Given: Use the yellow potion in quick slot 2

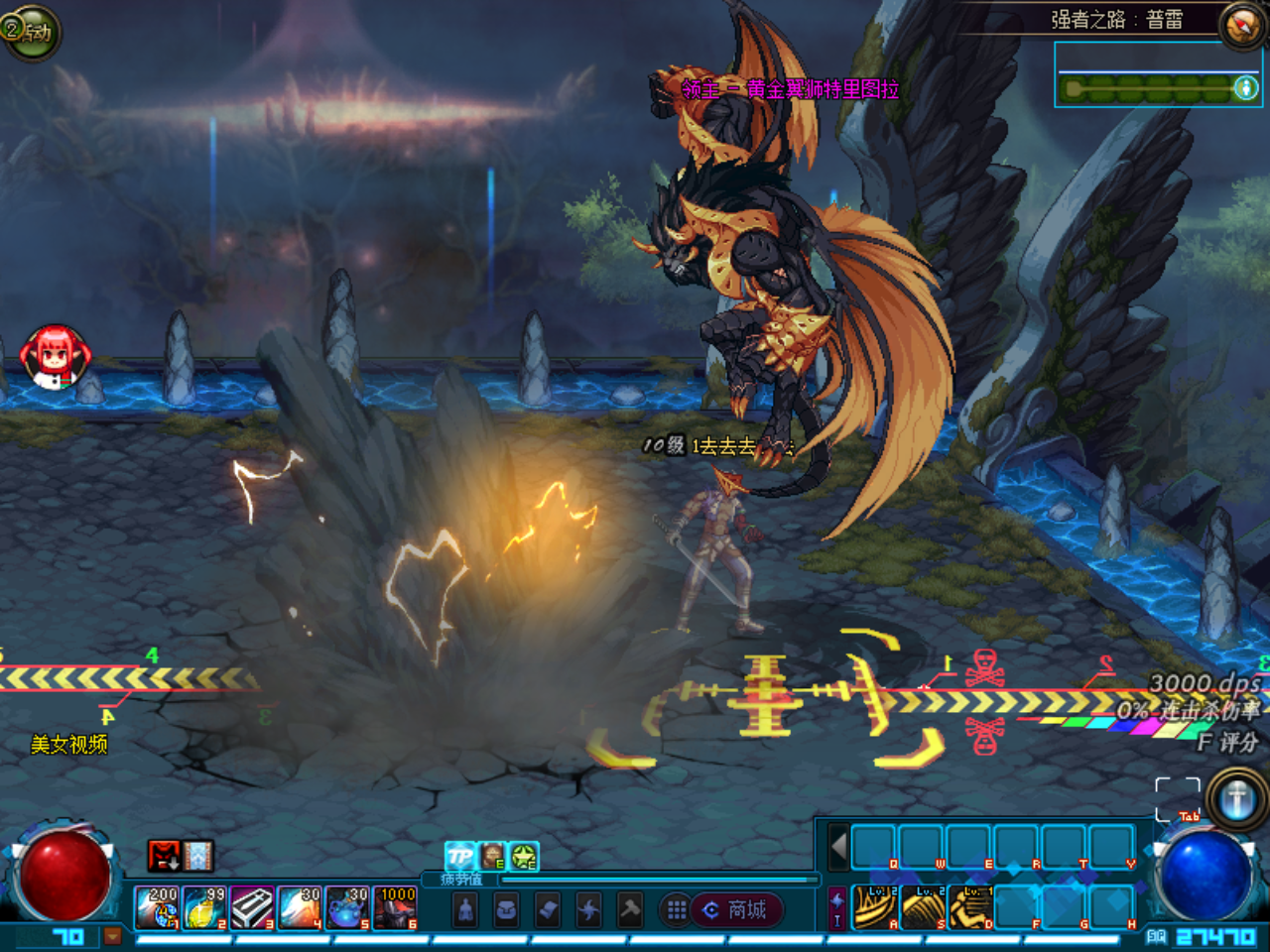Looking at the screenshot, I should 205,908.
